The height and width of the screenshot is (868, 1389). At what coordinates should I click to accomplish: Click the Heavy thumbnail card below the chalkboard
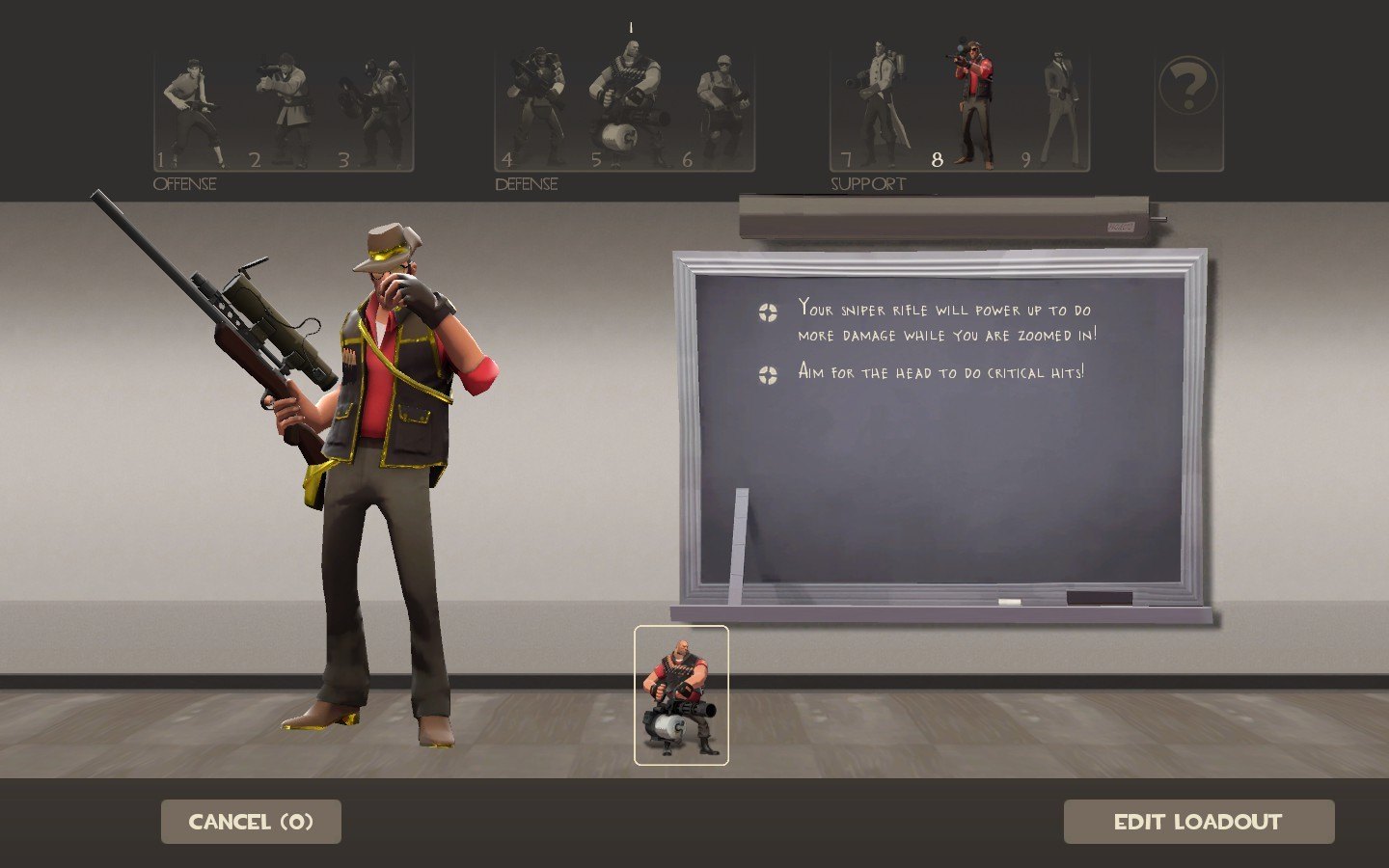[681, 695]
